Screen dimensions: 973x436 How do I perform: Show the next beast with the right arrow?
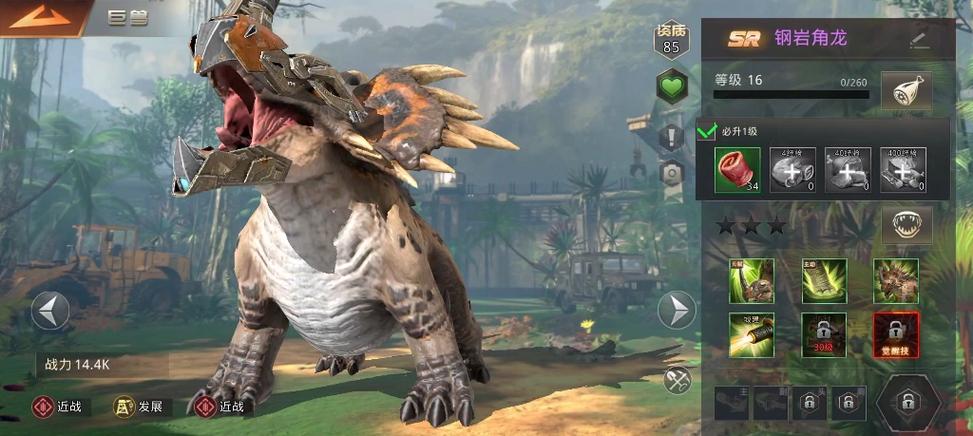[677, 310]
